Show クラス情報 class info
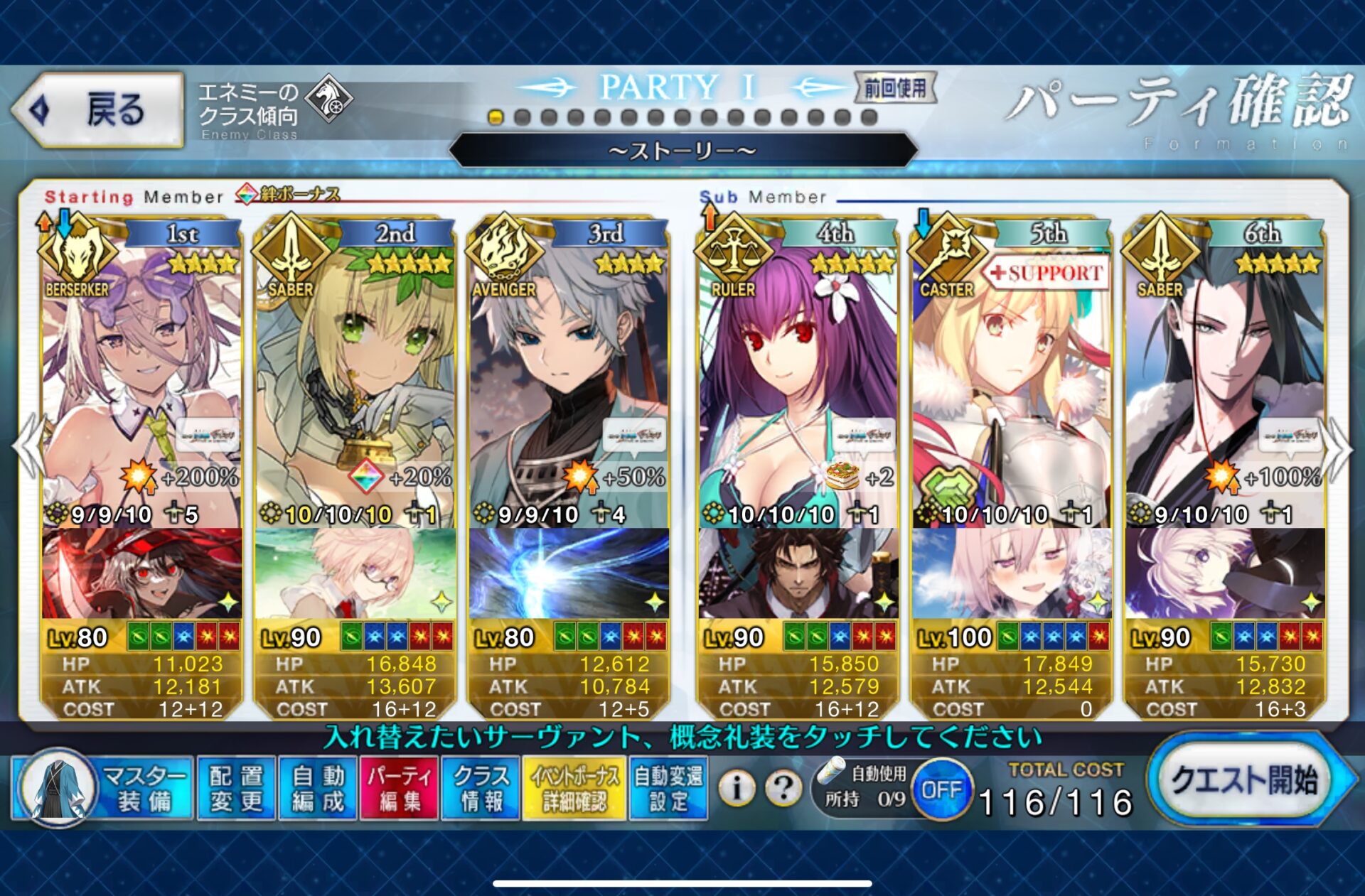The height and width of the screenshot is (896, 1365). 481,789
